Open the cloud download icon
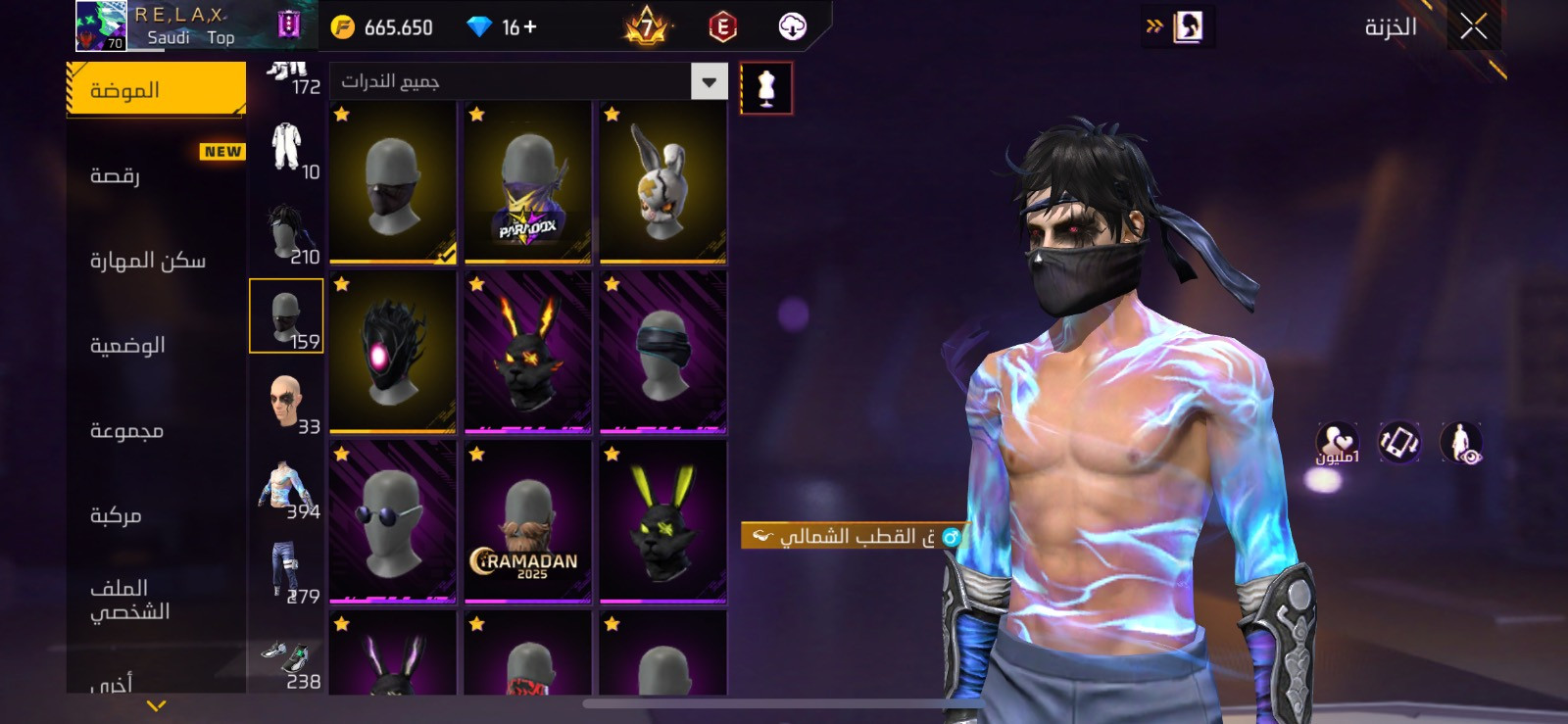The image size is (1568, 724). tap(792, 27)
